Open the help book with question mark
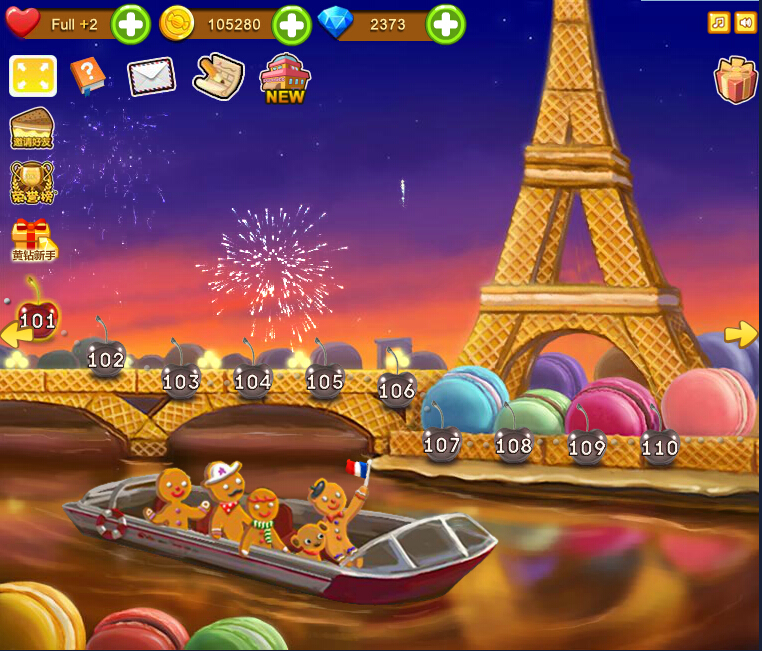The height and width of the screenshot is (651, 762). tap(88, 76)
